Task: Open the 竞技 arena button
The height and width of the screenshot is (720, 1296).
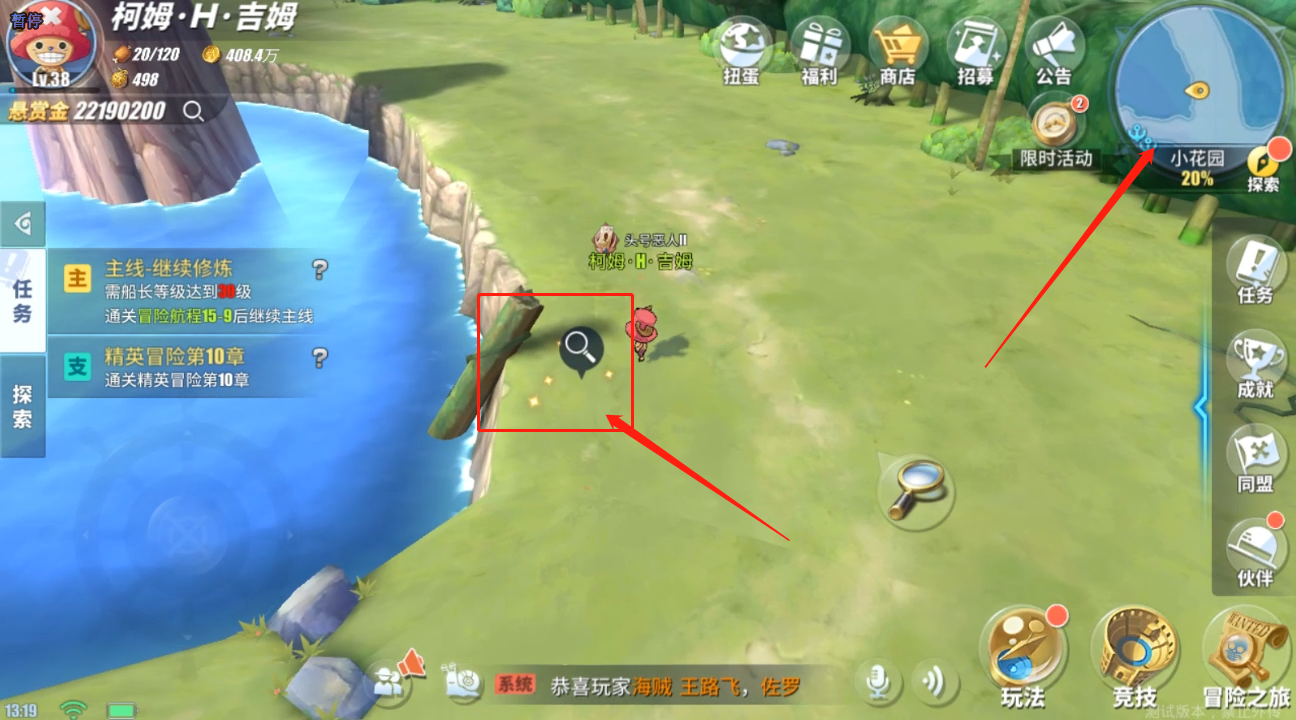Action: [x=1134, y=650]
